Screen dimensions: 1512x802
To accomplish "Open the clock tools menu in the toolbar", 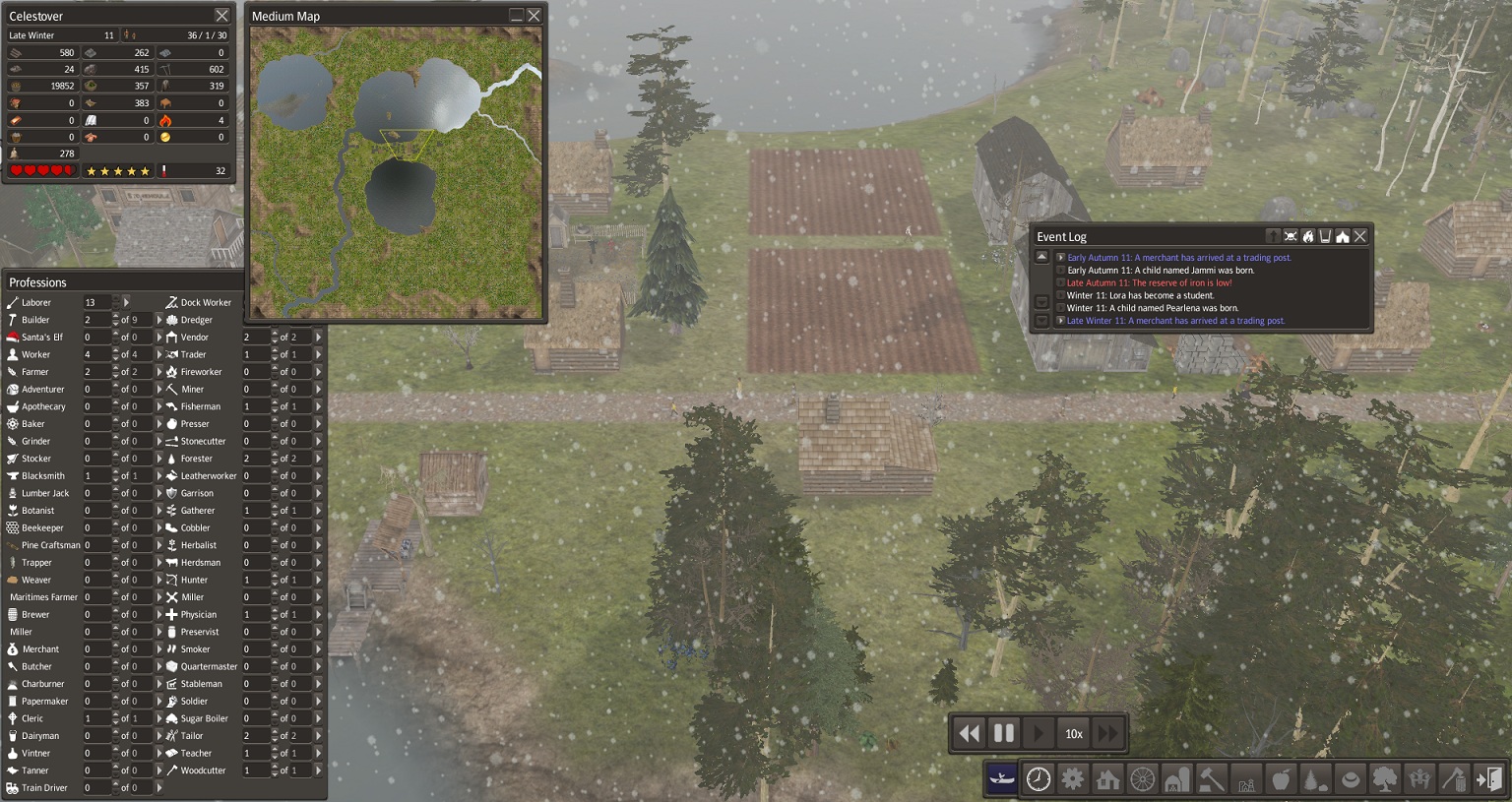I will coord(1039,779).
